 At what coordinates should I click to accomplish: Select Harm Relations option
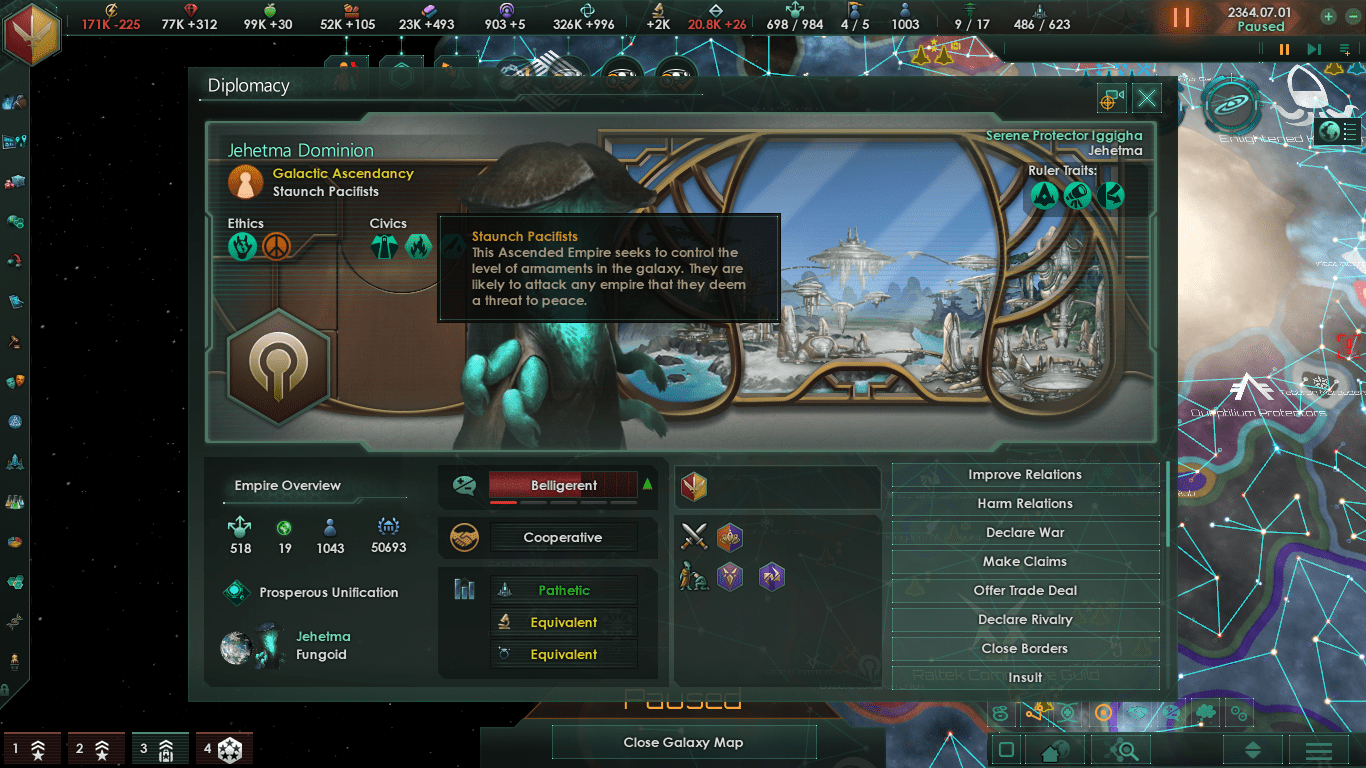[x=1025, y=504]
